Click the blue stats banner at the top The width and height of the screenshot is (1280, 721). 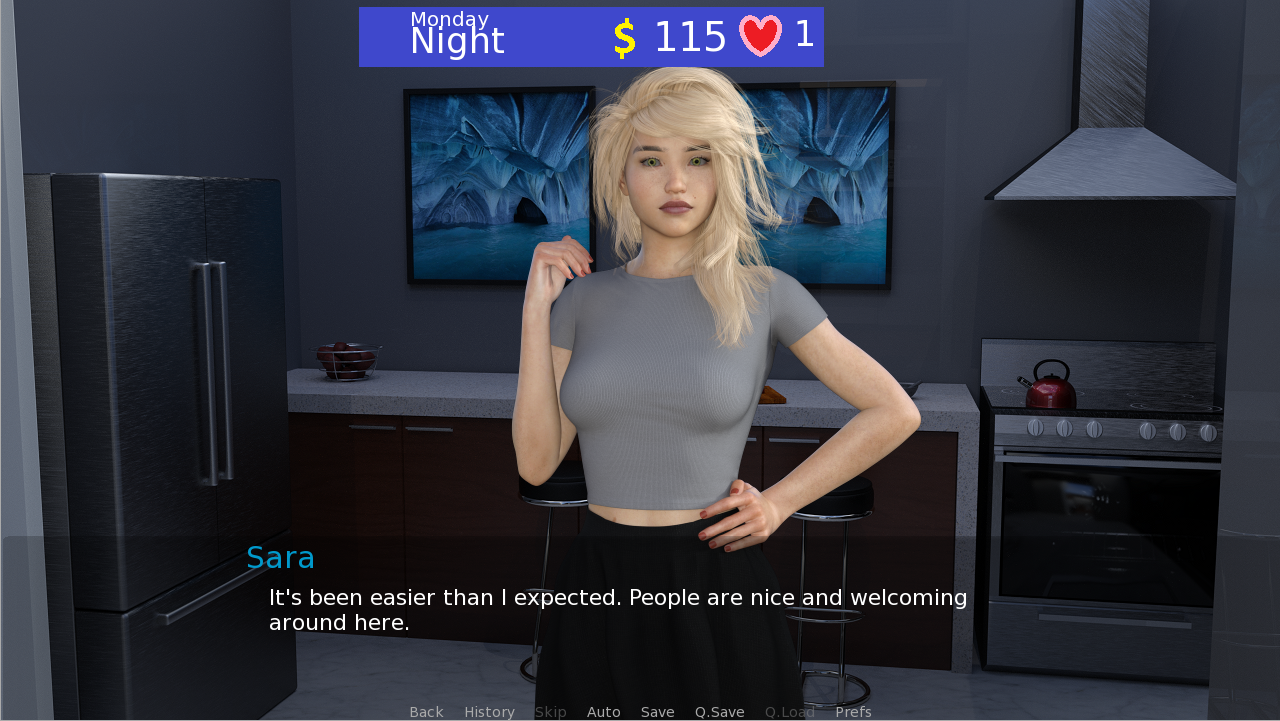(x=591, y=36)
